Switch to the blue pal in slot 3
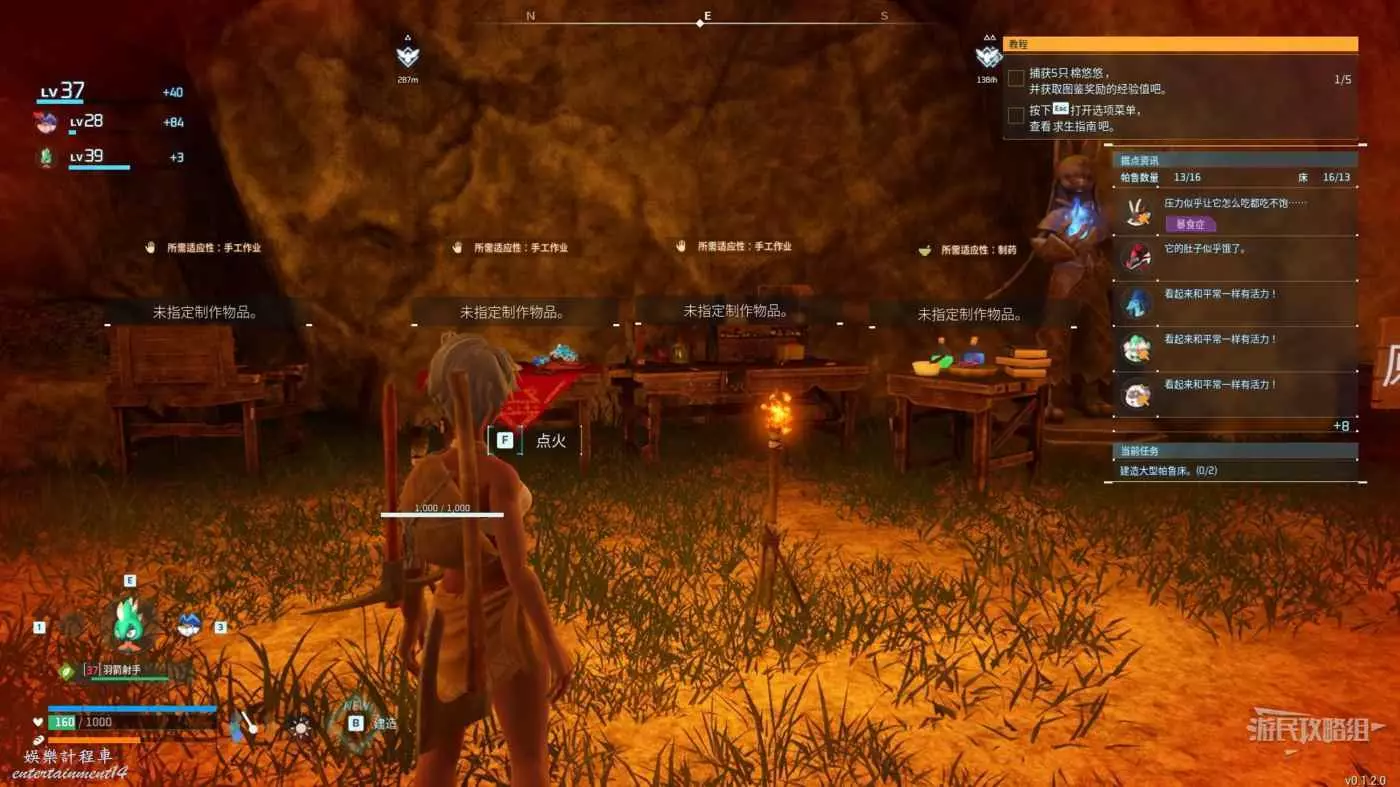The image size is (1400, 787). tap(188, 626)
